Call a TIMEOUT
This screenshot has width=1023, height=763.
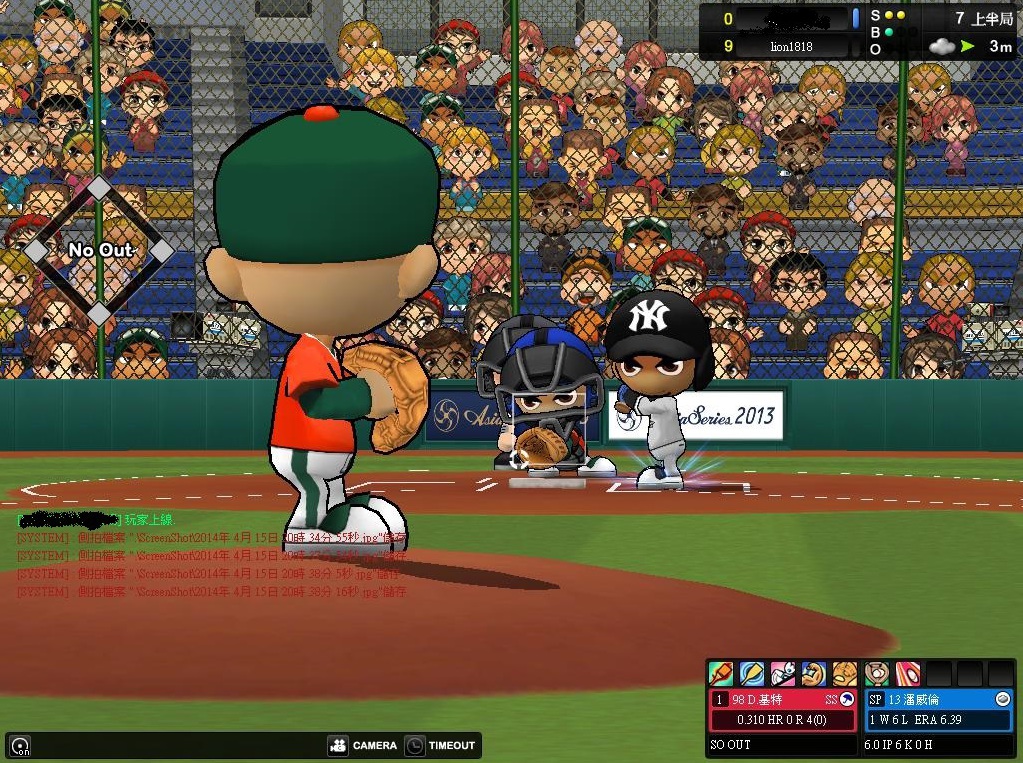click(x=441, y=745)
